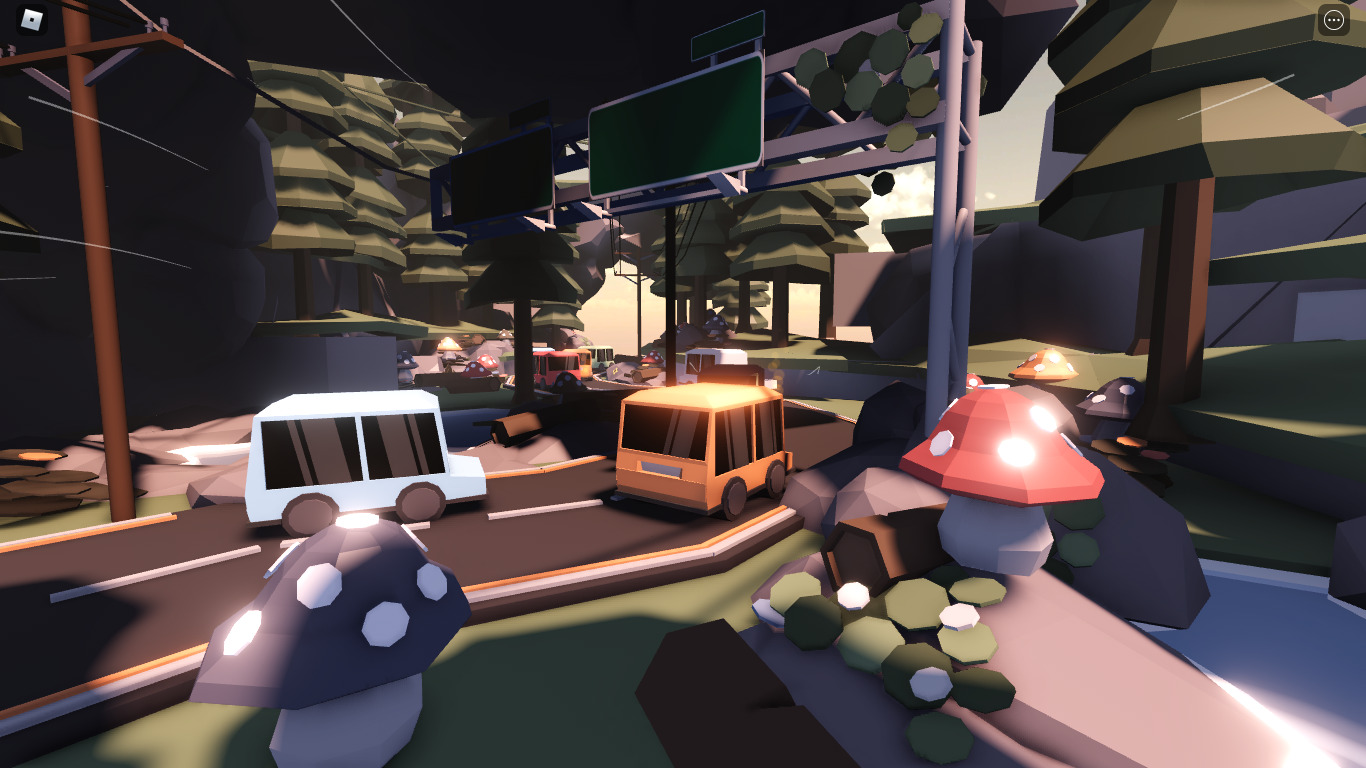The width and height of the screenshot is (1366, 768).
Task: Click the green highway sign overhead
Action: pyautogui.click(x=676, y=130)
